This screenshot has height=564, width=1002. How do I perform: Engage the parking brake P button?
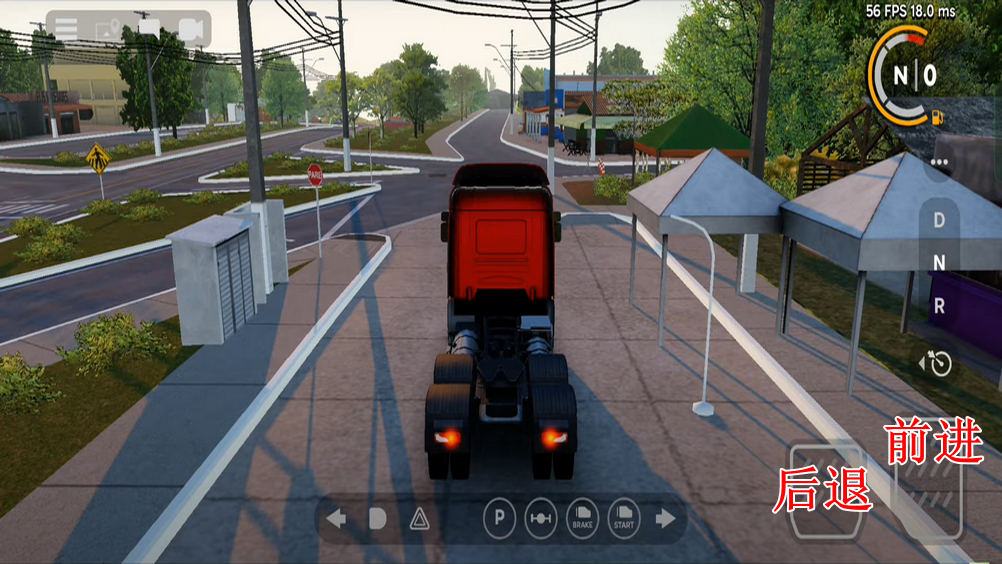[x=499, y=518]
